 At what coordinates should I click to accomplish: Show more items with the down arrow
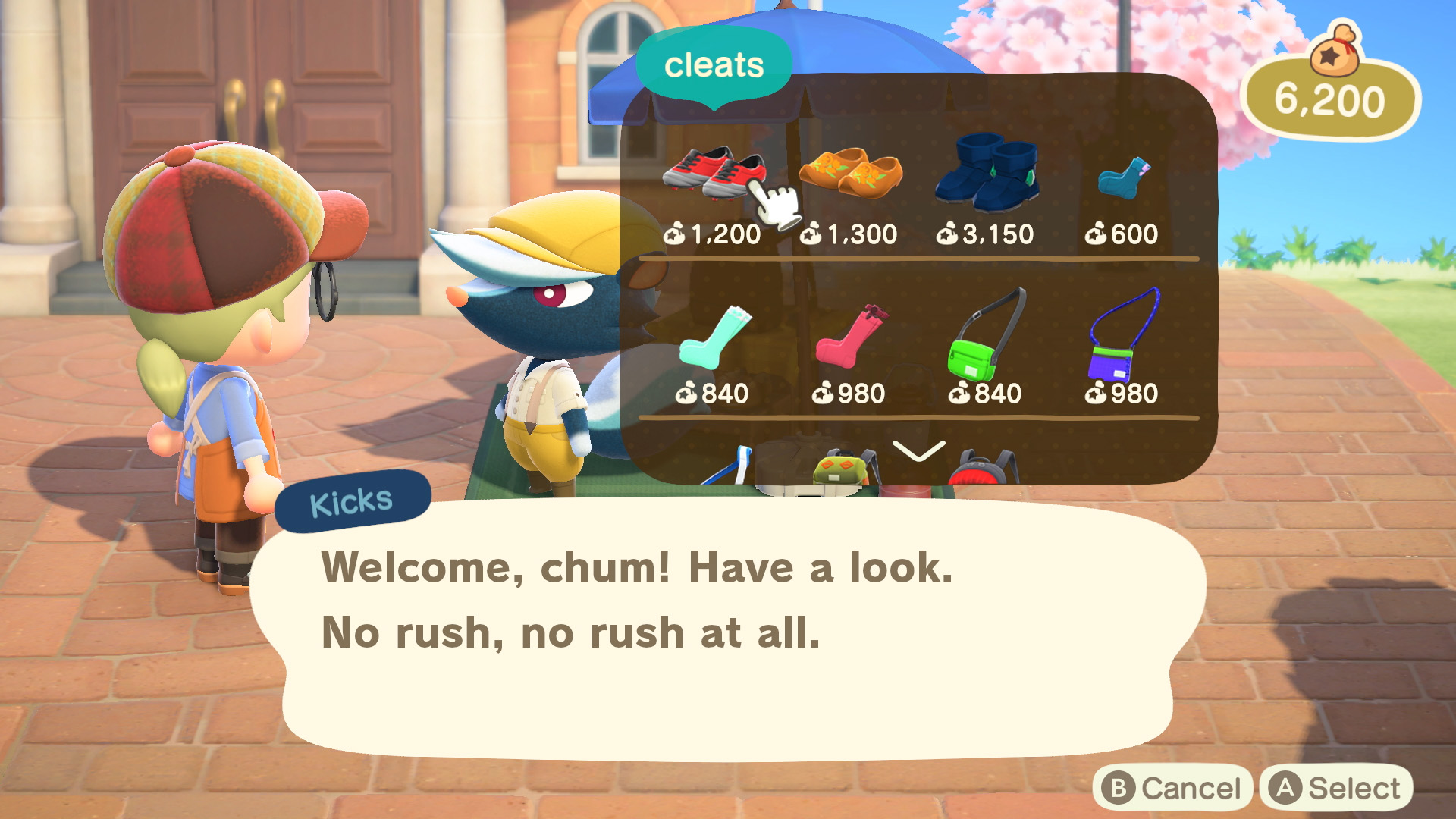pos(918,451)
